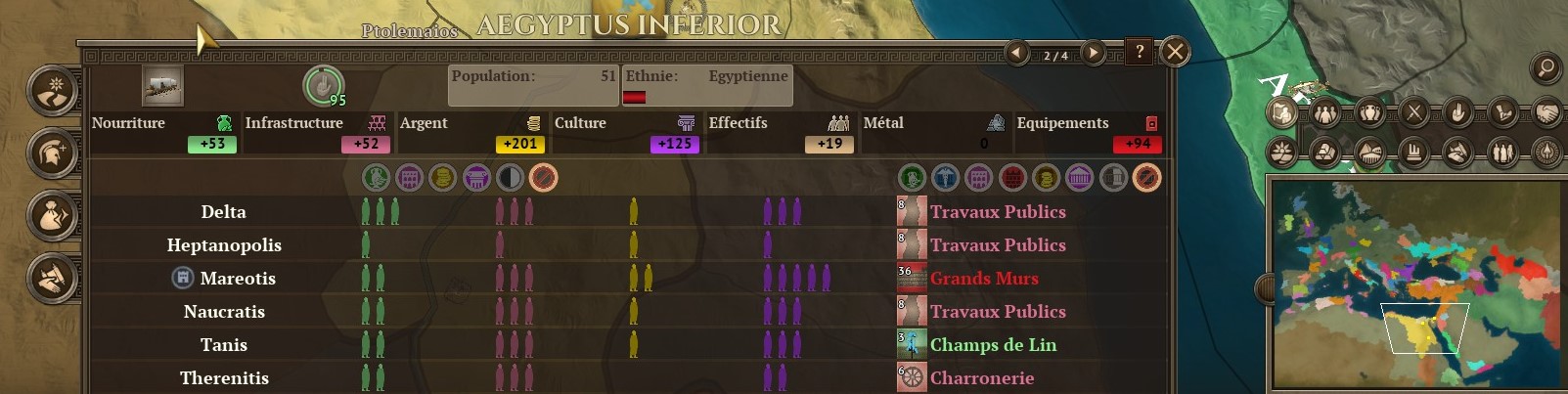Go back to the previous province page

[x=1018, y=53]
